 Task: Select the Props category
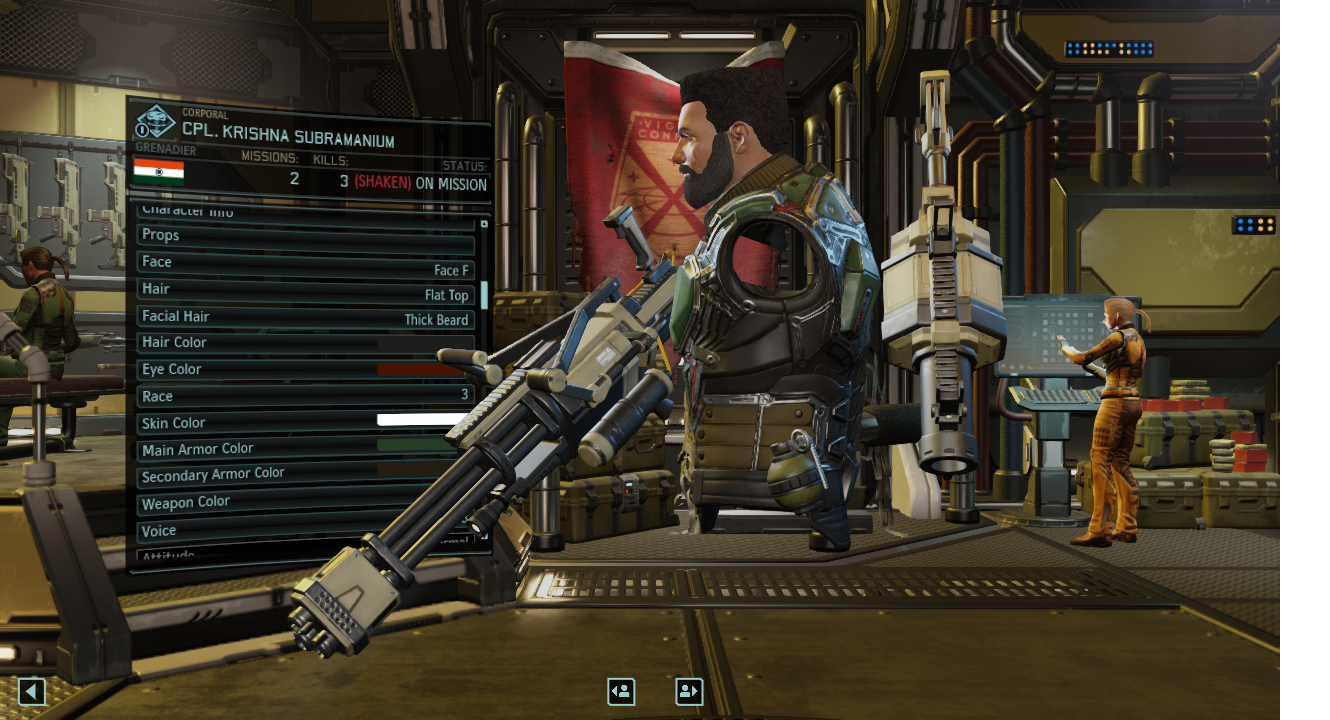tap(300, 235)
